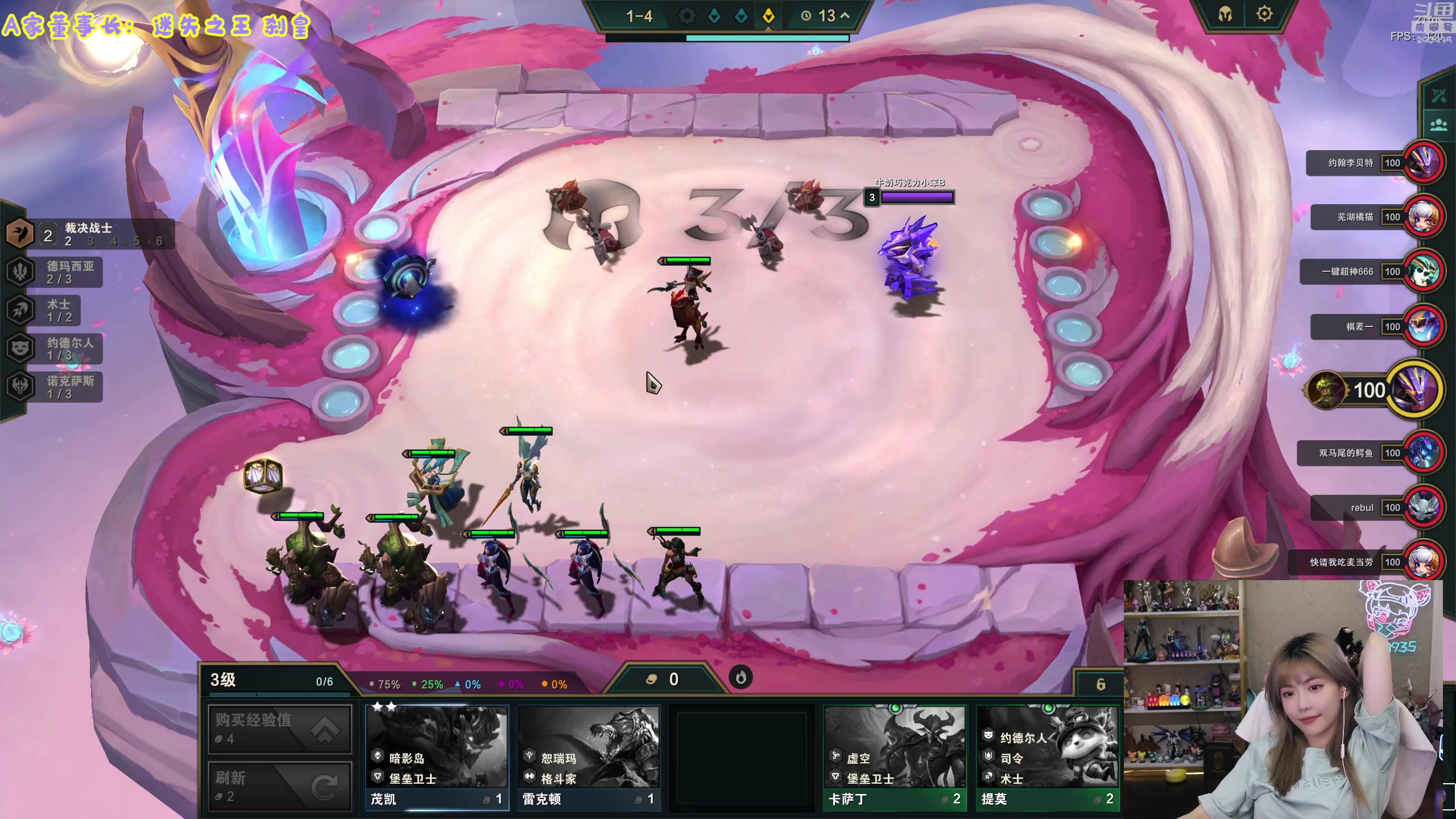Image resolution: width=1456 pixels, height=819 pixels.
Task: Buy experience with the 购买经验值 button
Action: (280, 729)
